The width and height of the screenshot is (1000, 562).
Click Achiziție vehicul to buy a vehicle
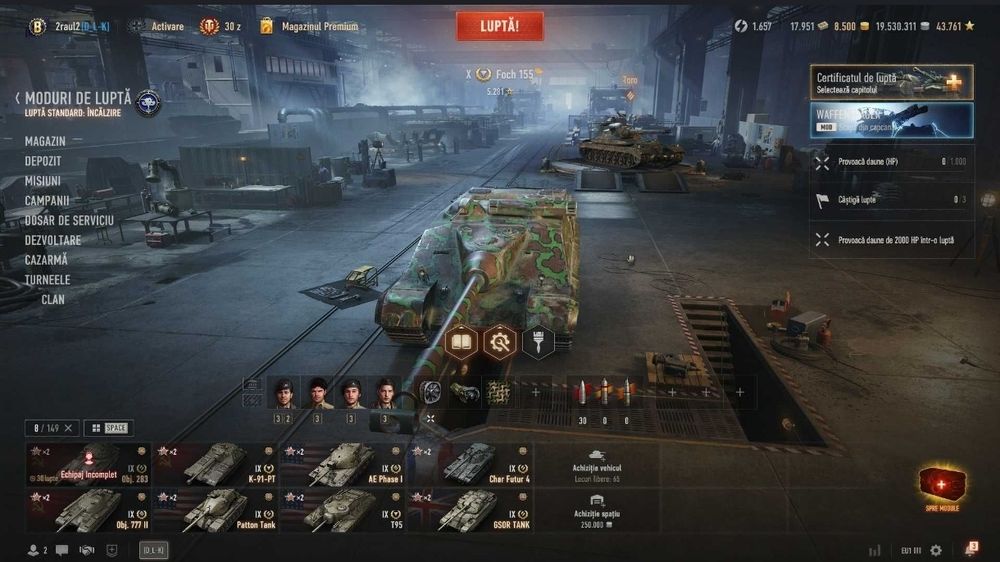[x=597, y=465]
